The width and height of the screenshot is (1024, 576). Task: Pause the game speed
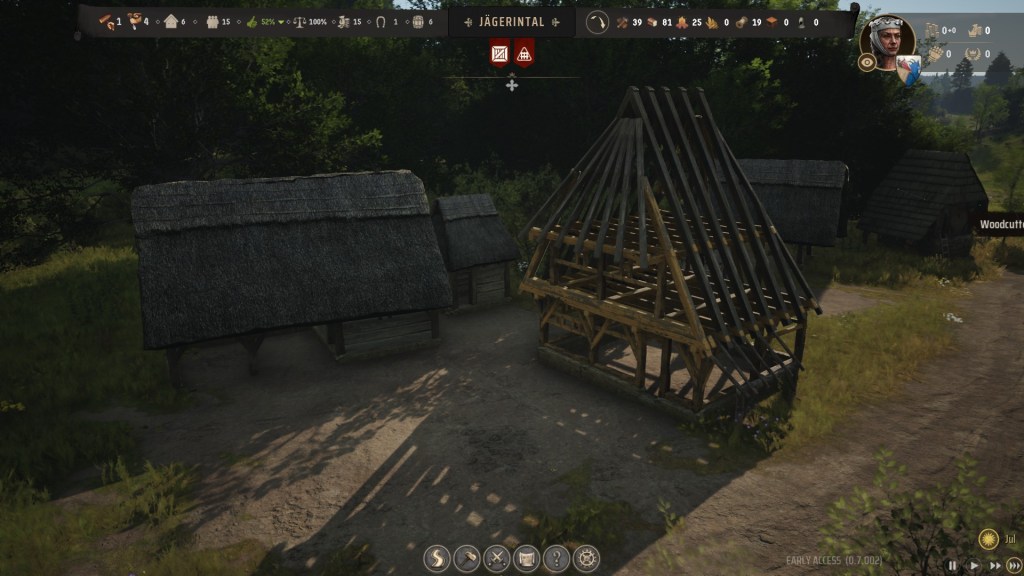pos(952,565)
